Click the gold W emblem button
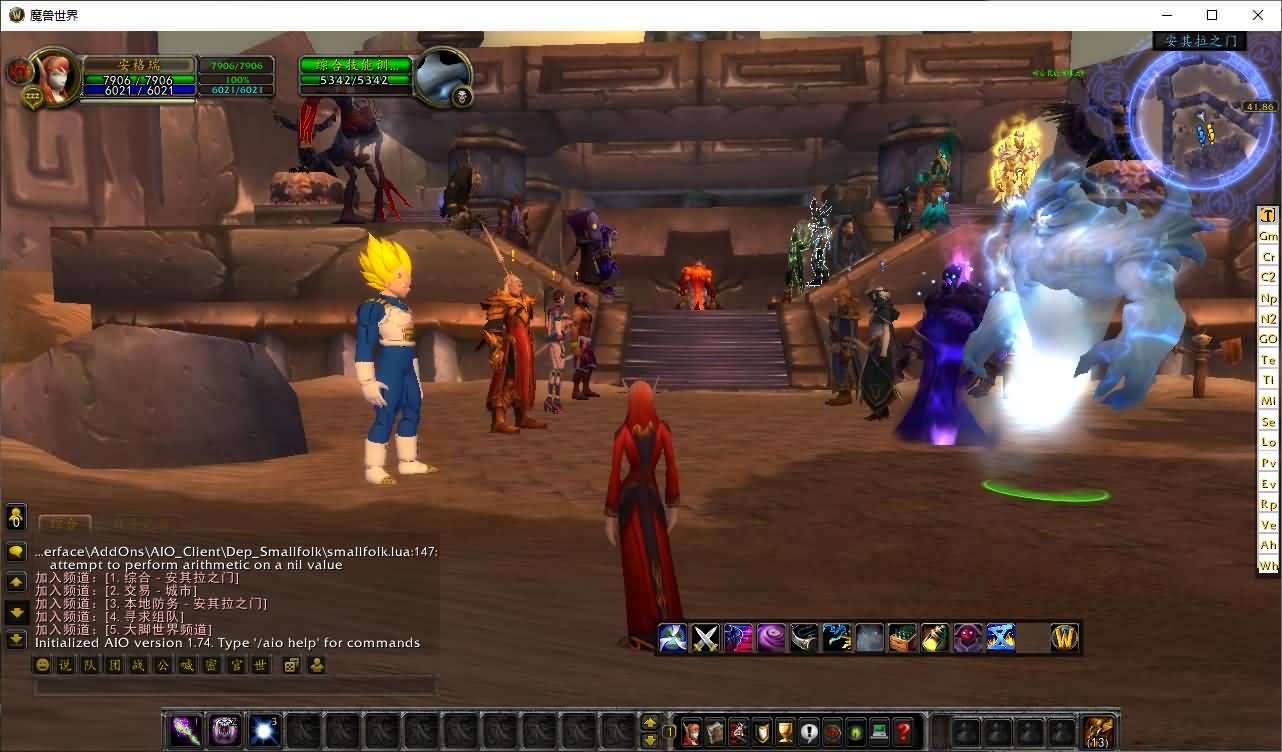Screen dimensions: 1282x752 click(x=1065, y=638)
